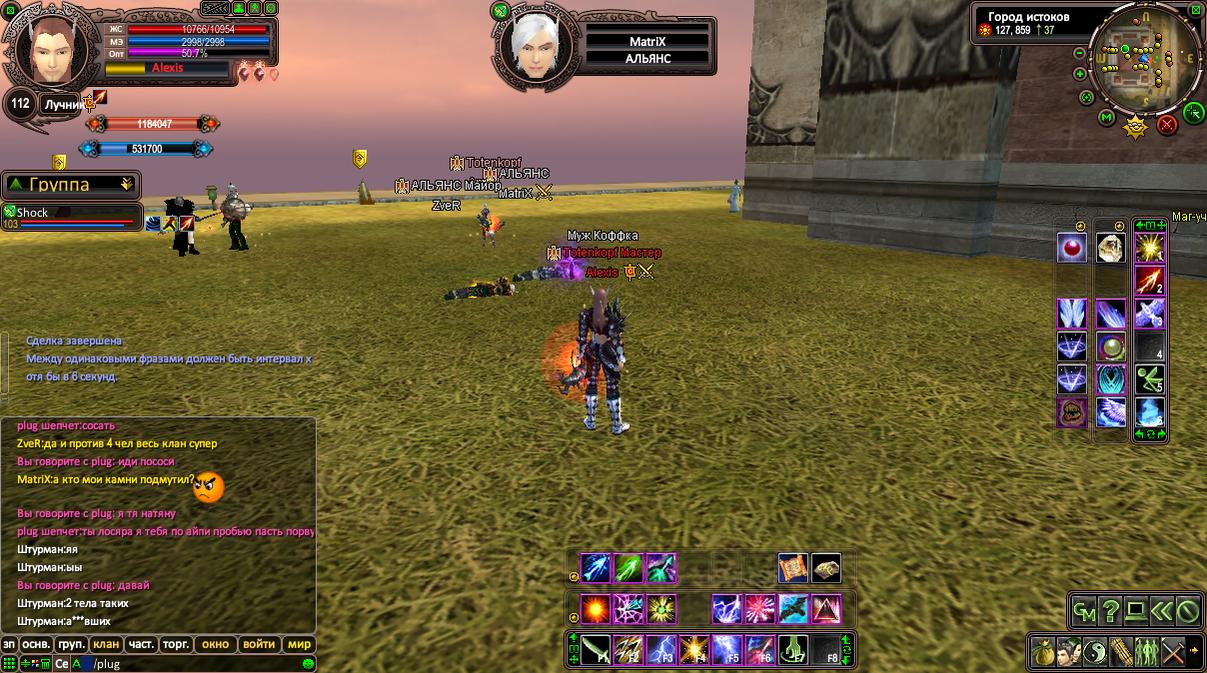Switch to the торг. chat tab
The image size is (1207, 673).
[176, 644]
